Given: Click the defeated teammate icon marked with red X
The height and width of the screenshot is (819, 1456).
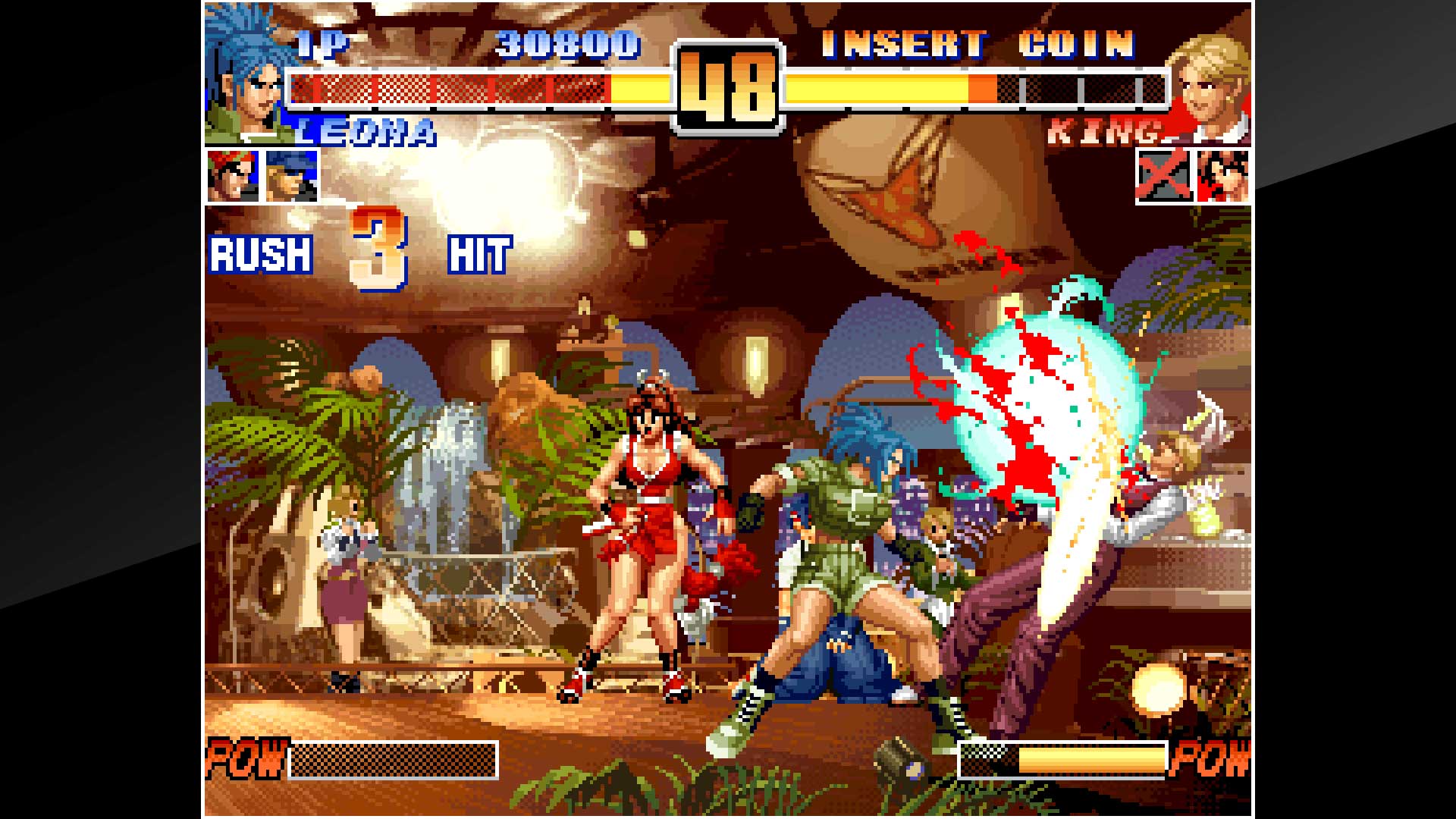Looking at the screenshot, I should point(1166,176).
